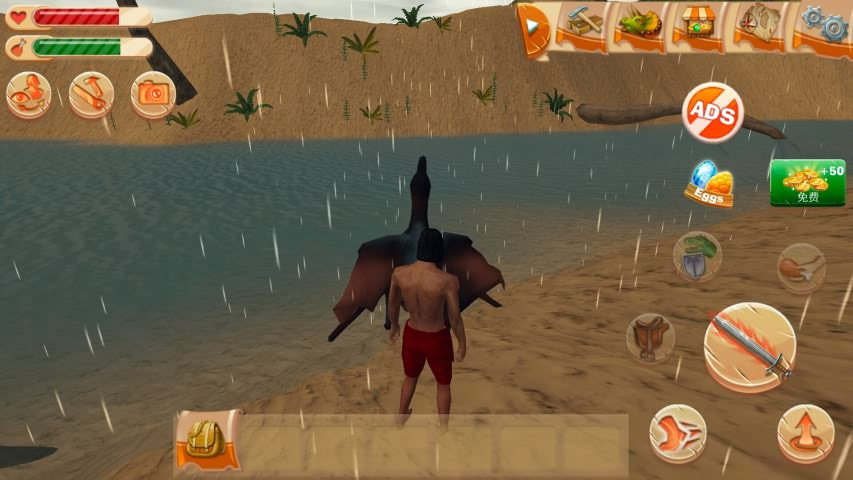Open the backpack inventory
This screenshot has height=480, width=853.
click(x=208, y=439)
